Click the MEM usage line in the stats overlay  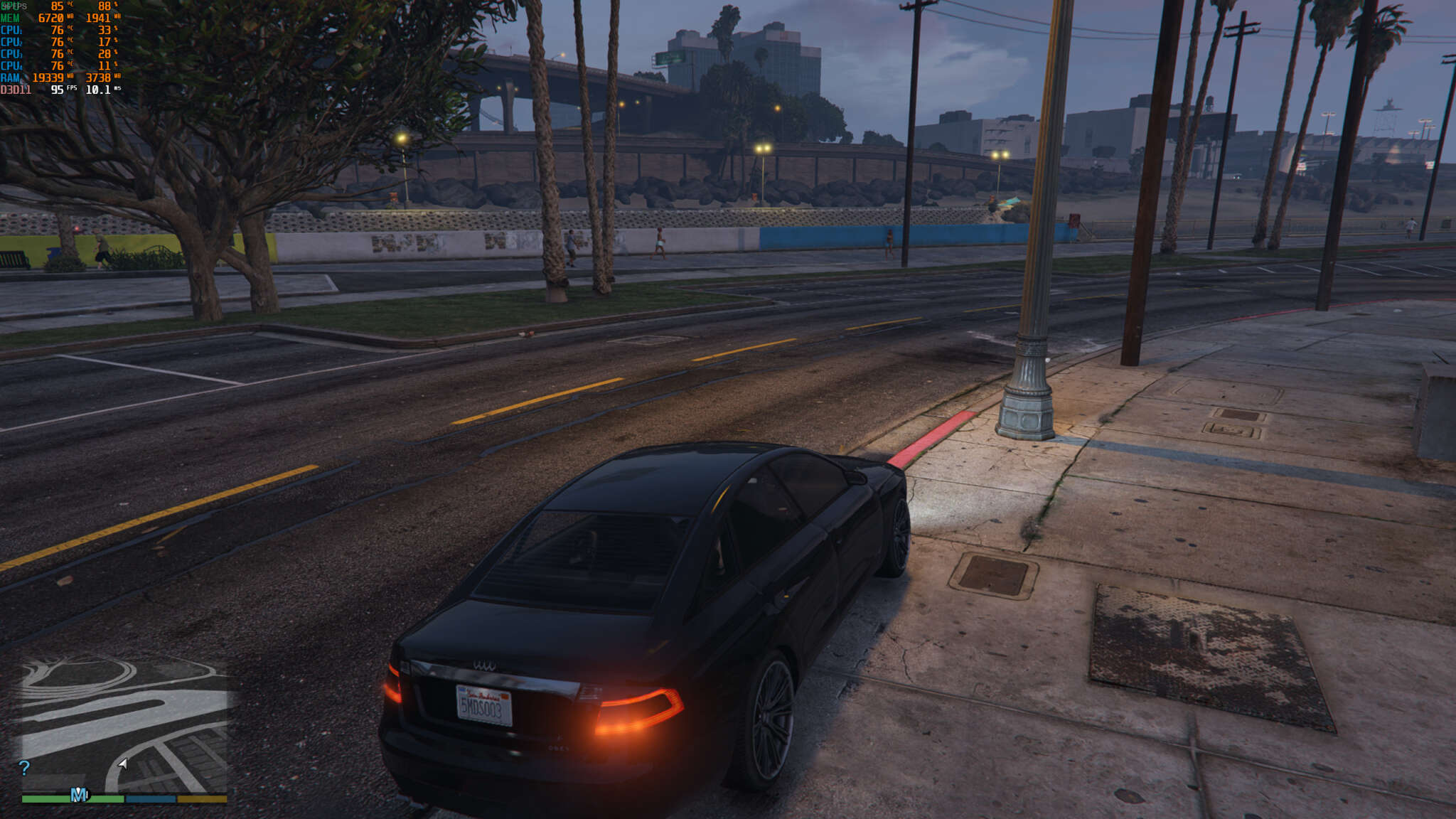tap(50, 18)
